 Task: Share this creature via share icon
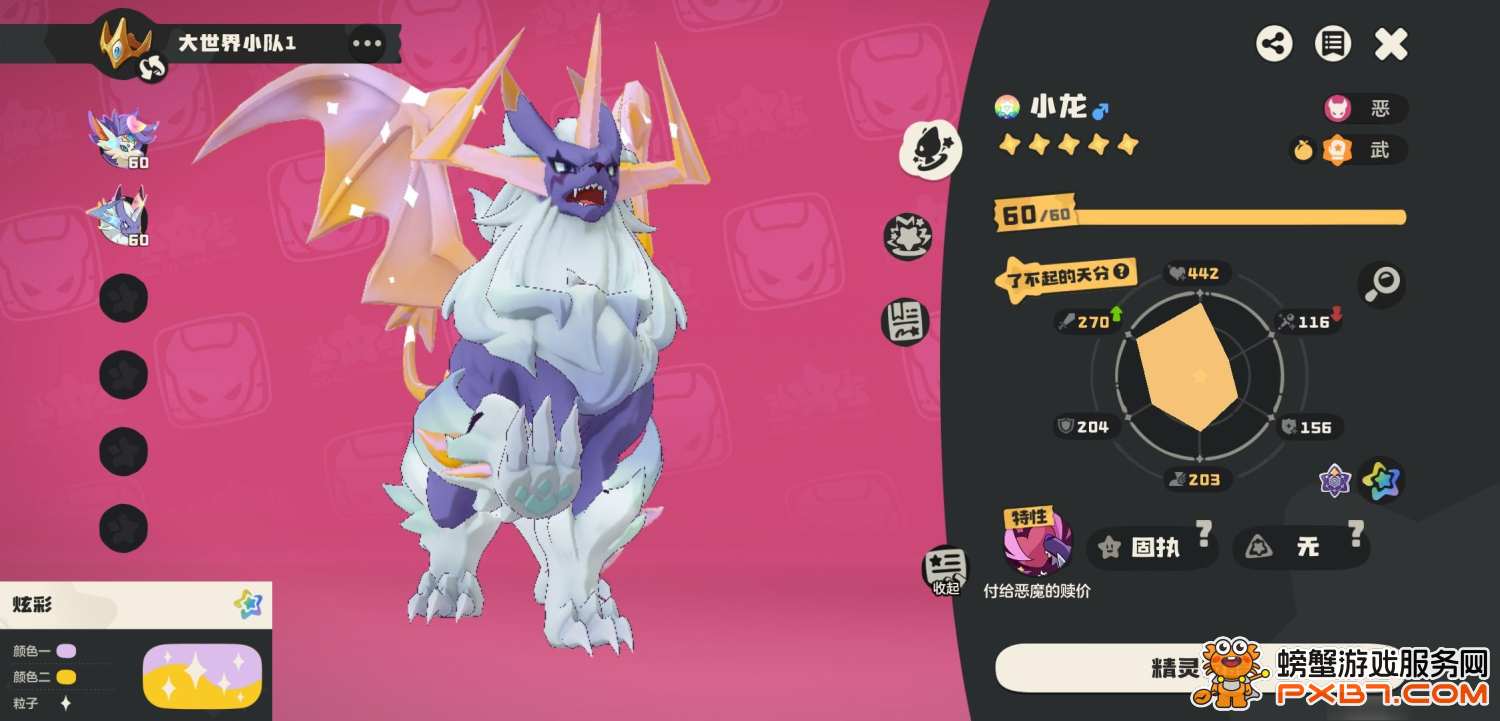pos(1274,44)
